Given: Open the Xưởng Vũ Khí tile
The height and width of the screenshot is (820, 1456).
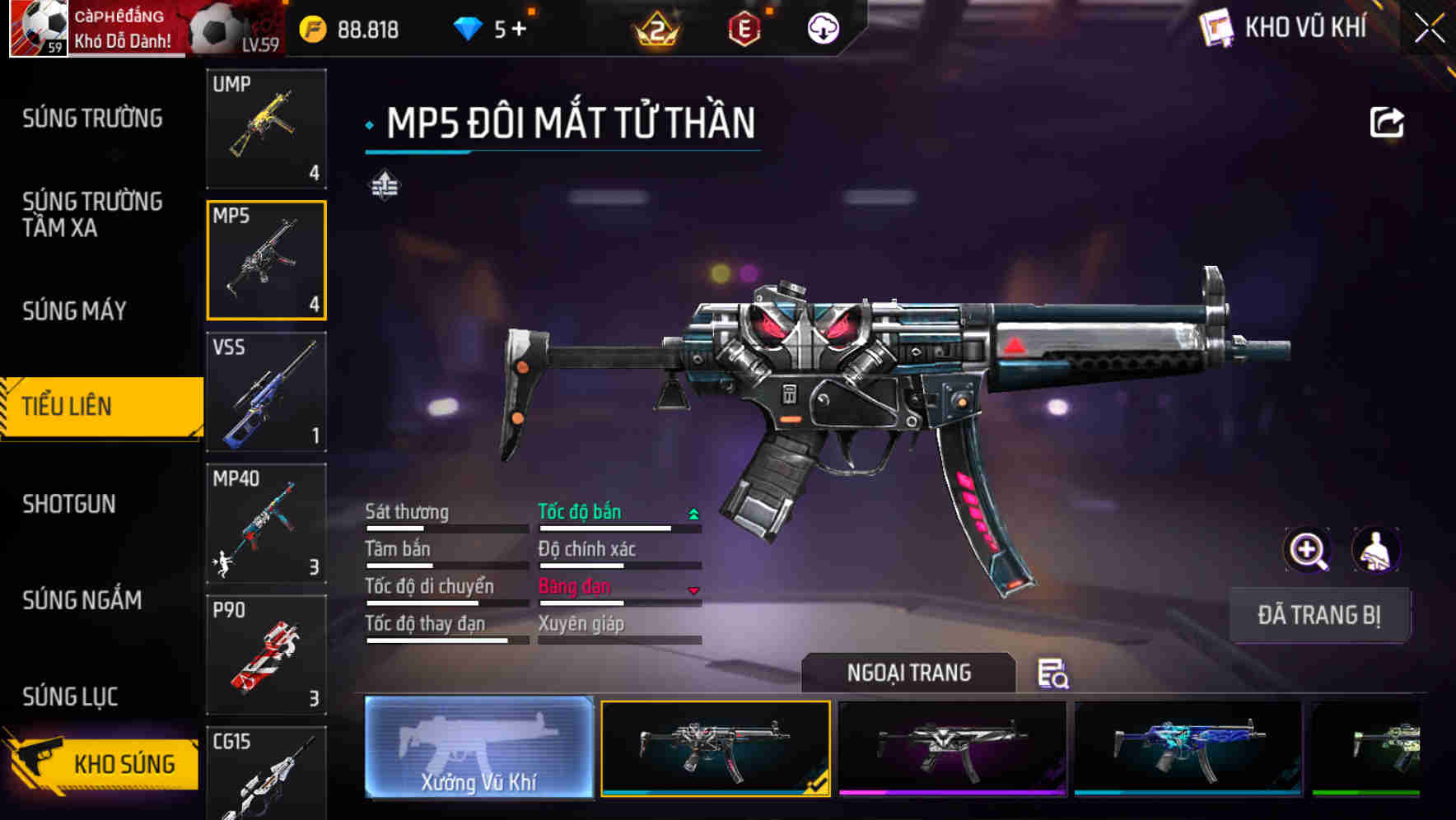Looking at the screenshot, I should 478,748.
